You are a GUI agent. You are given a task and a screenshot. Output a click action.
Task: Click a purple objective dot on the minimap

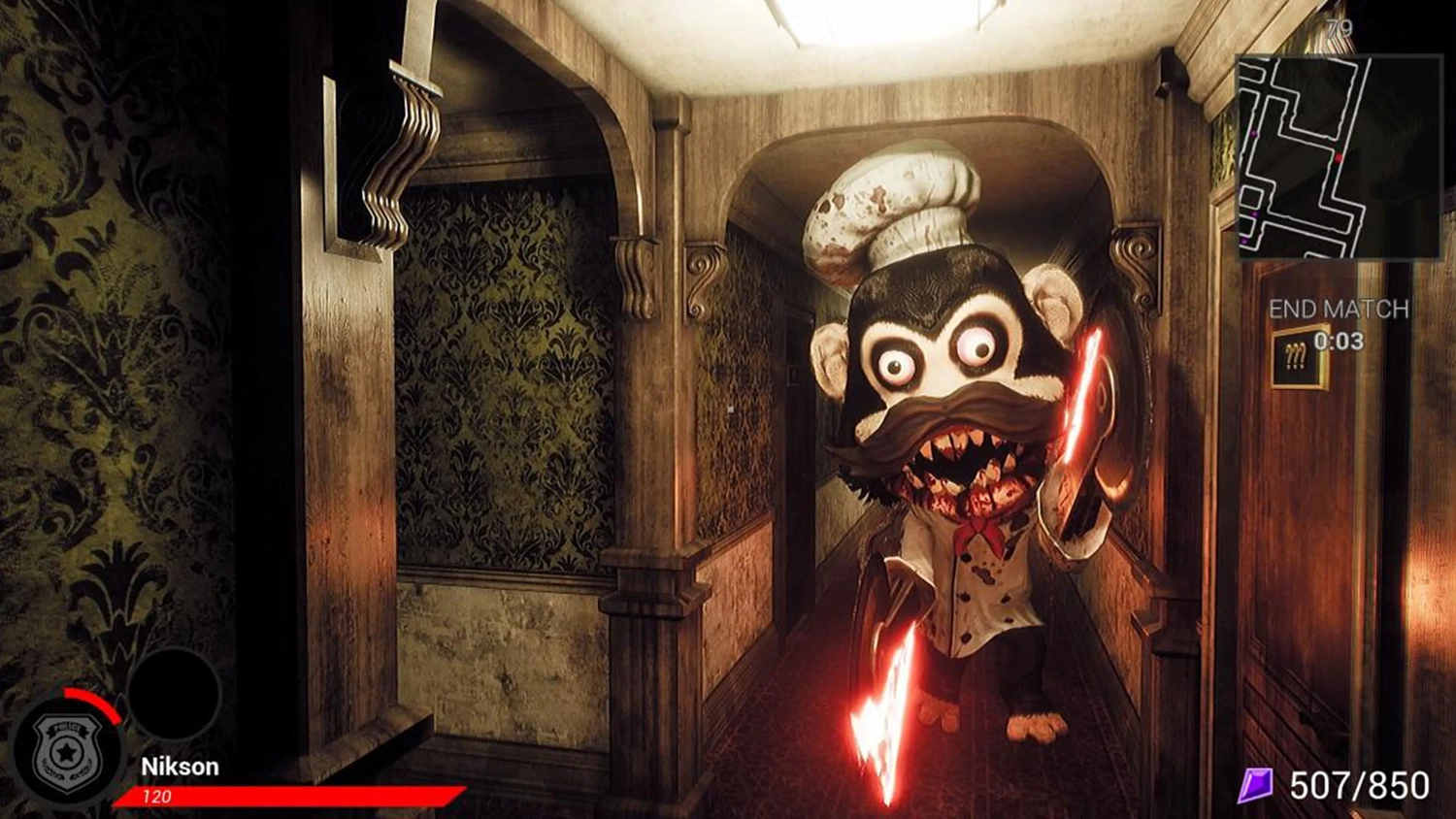[x=1253, y=132]
